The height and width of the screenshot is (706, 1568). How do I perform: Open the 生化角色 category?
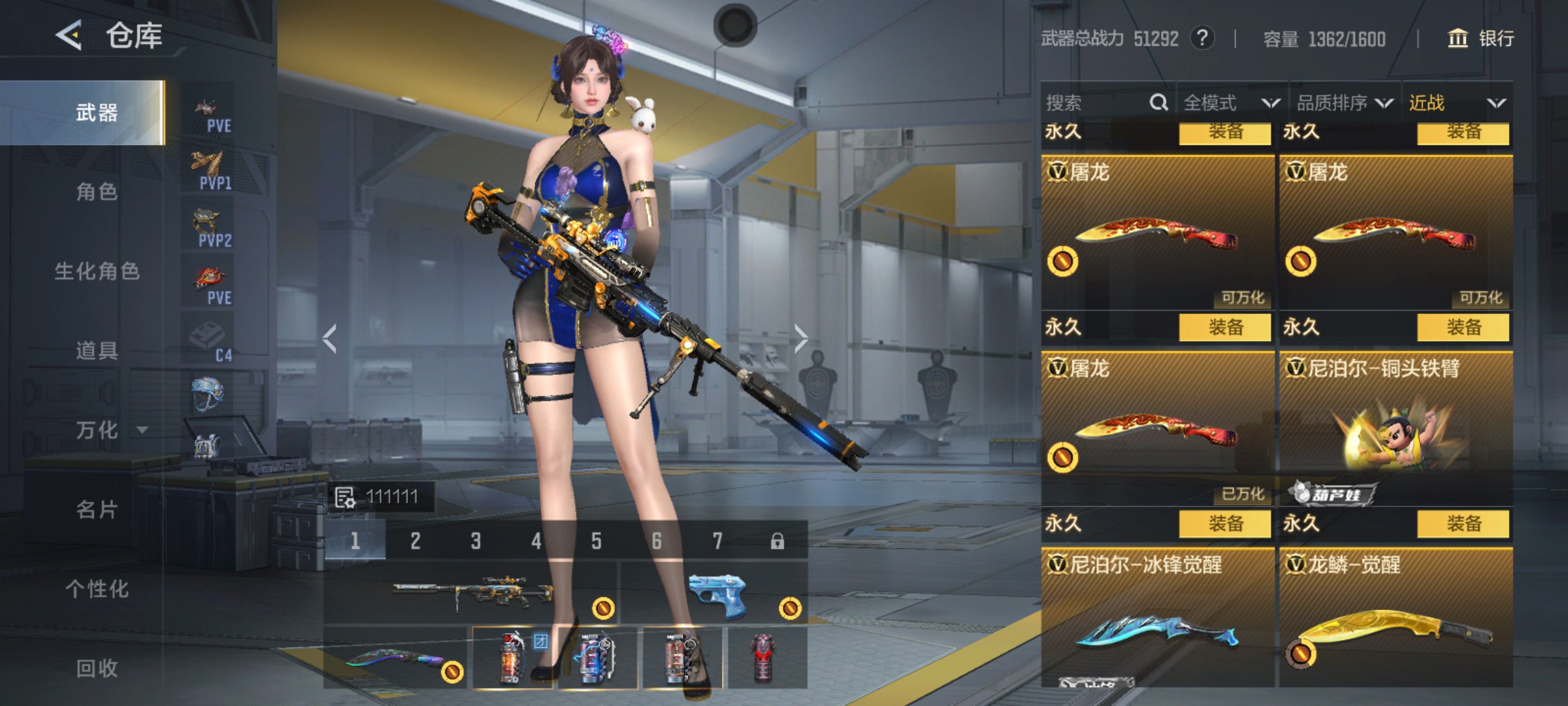(x=97, y=271)
